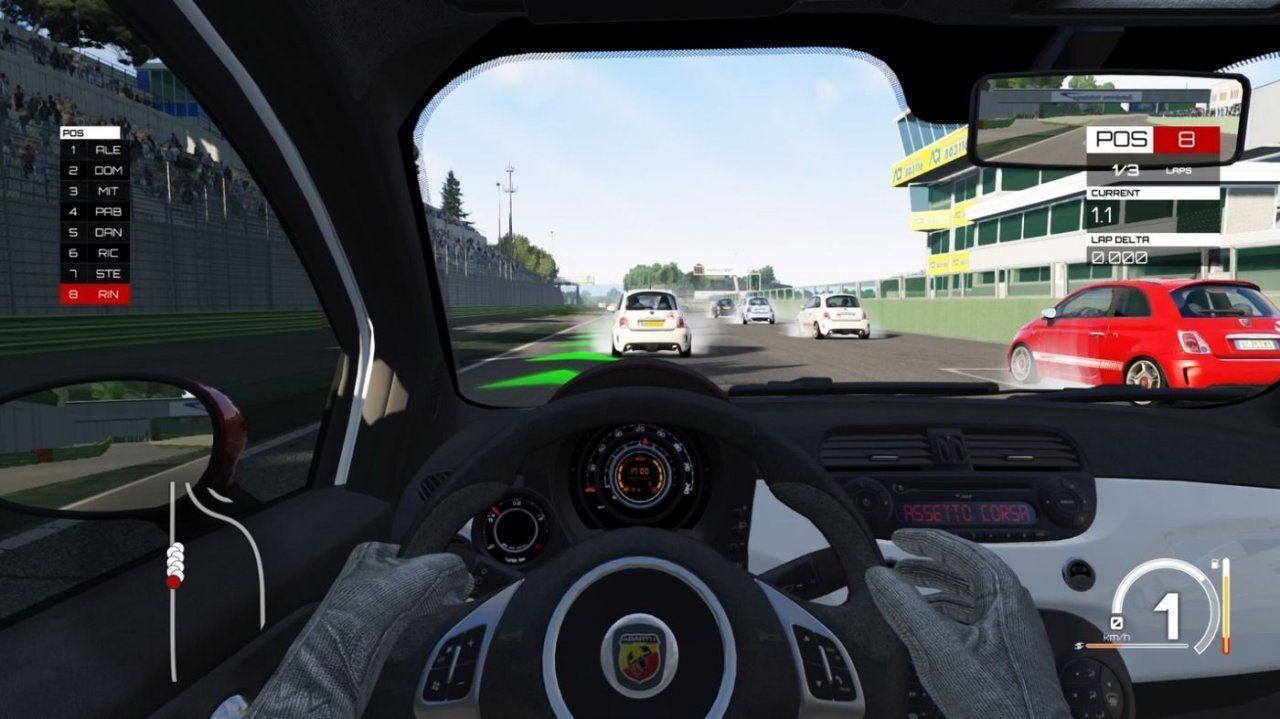This screenshot has width=1280, height=719.
Task: Select the PAB leaderboard entry
Action: tap(95, 212)
